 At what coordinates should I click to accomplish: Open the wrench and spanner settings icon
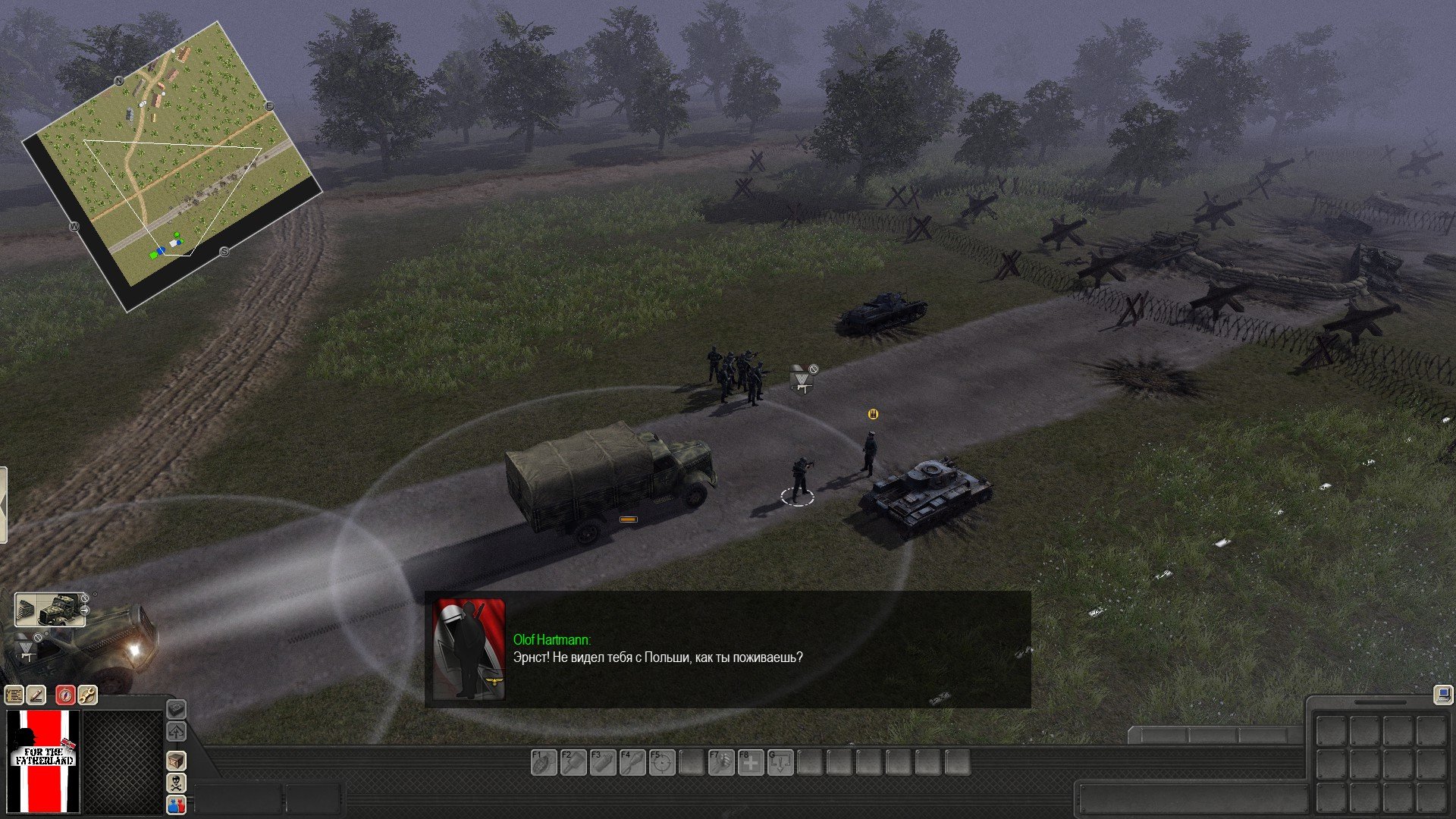(87, 695)
